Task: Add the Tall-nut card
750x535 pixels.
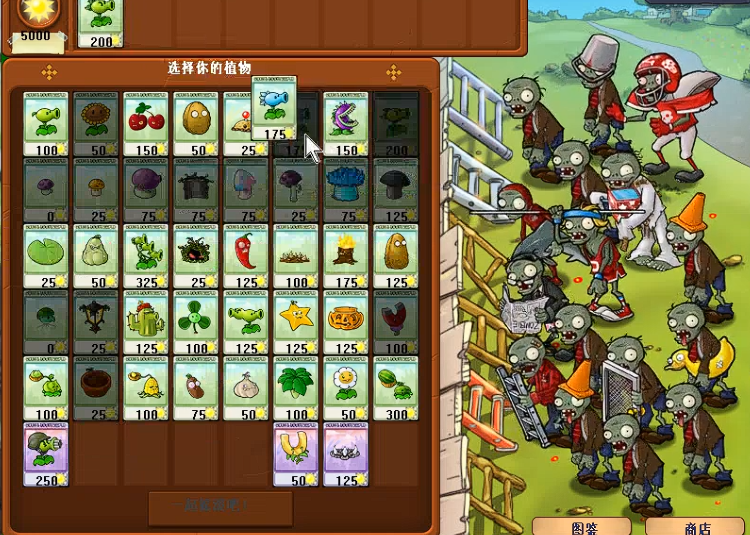Action: pyautogui.click(x=396, y=255)
